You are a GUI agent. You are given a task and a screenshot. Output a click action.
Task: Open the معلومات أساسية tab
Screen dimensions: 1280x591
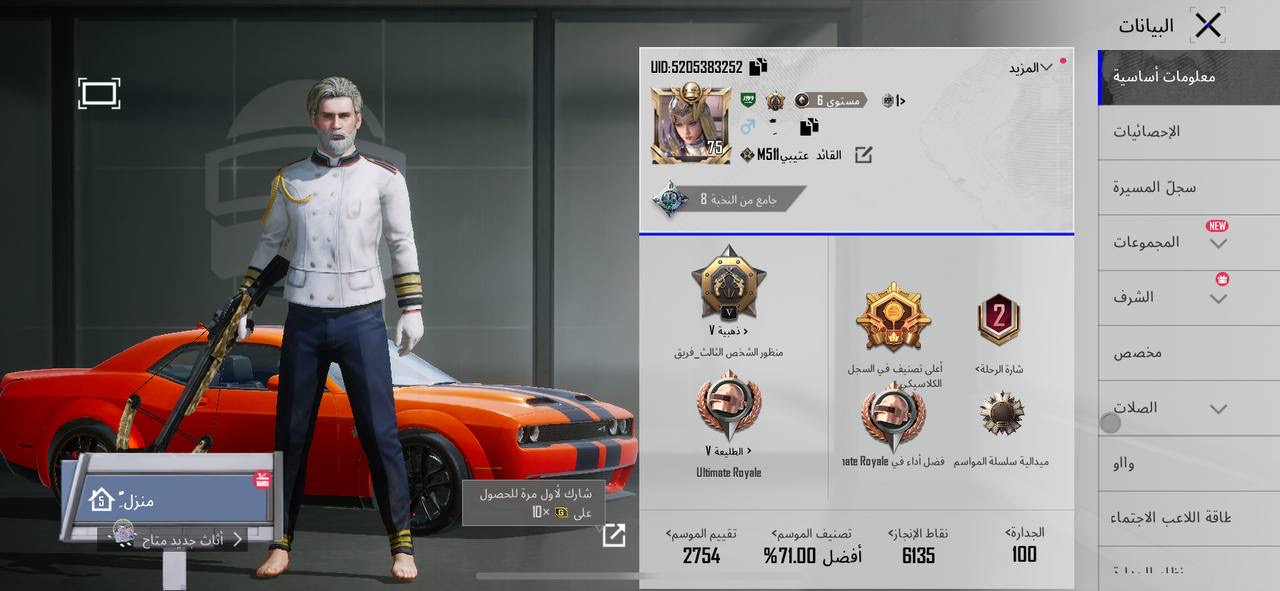(1164, 76)
